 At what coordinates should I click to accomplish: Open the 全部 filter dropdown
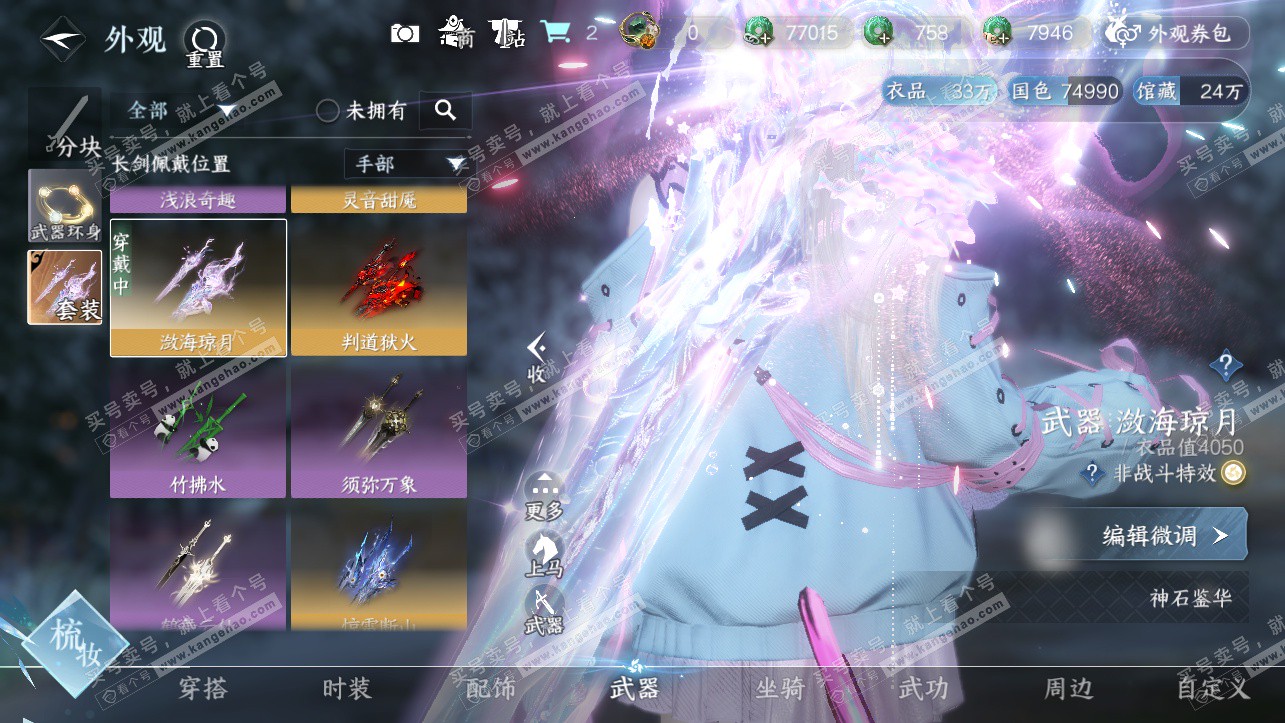tap(180, 110)
